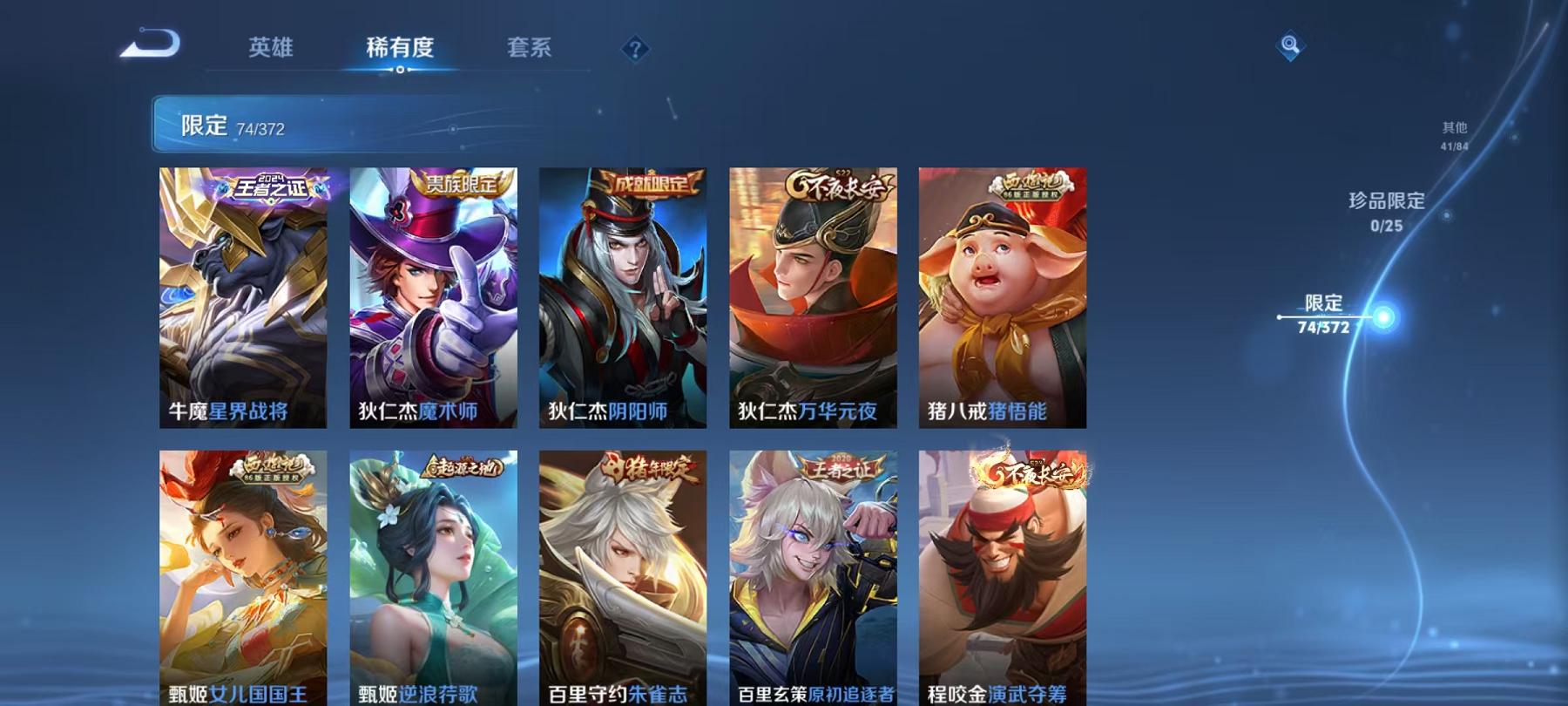Open the help question mark icon
Viewport: 1568px width, 706px height.
[x=636, y=50]
